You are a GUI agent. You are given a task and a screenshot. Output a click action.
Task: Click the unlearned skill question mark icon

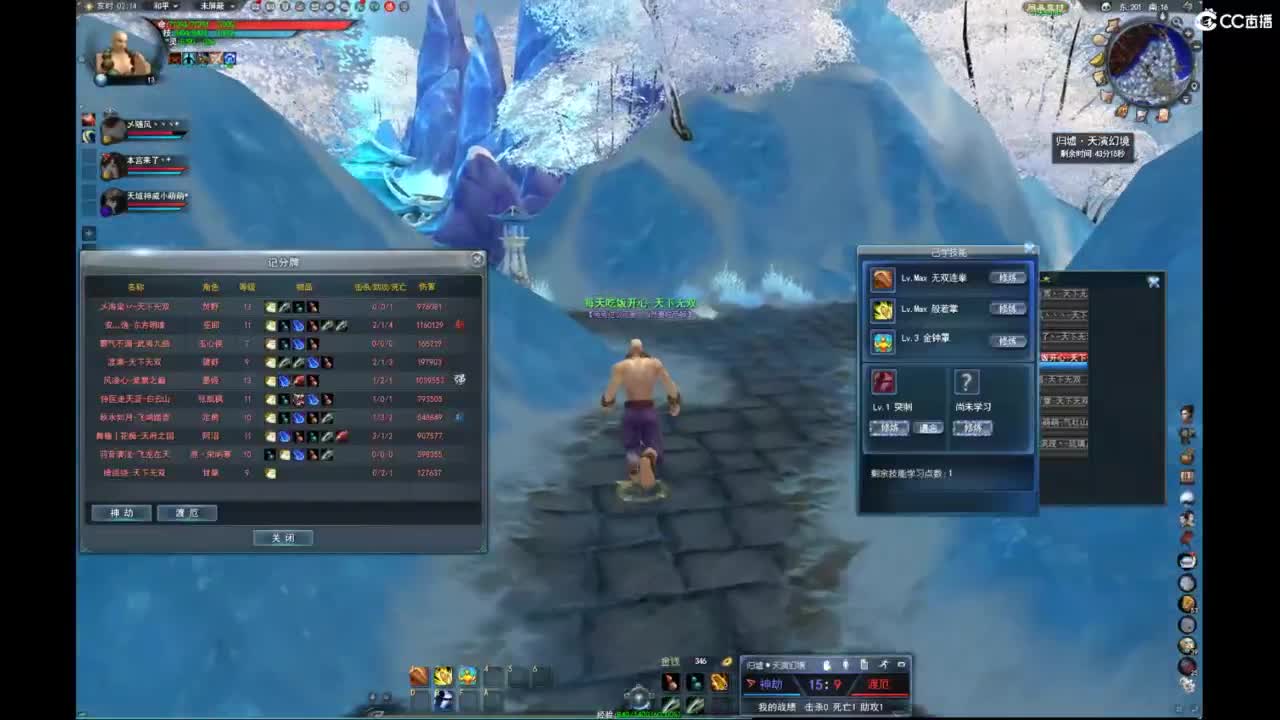click(966, 382)
